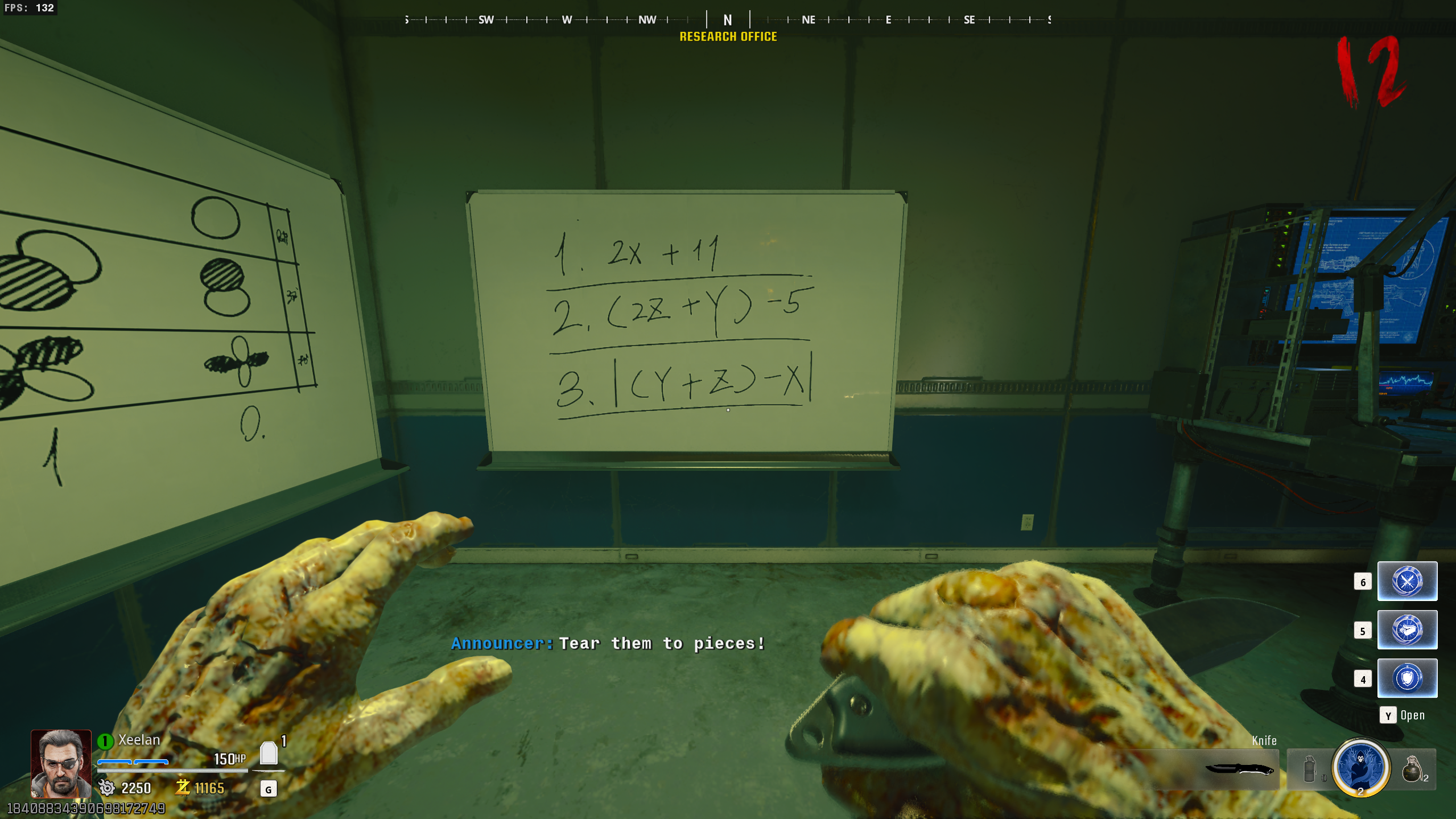Screen dimensions: 1456x819
Task: Click the salvage gear icon
Action: tap(106, 788)
